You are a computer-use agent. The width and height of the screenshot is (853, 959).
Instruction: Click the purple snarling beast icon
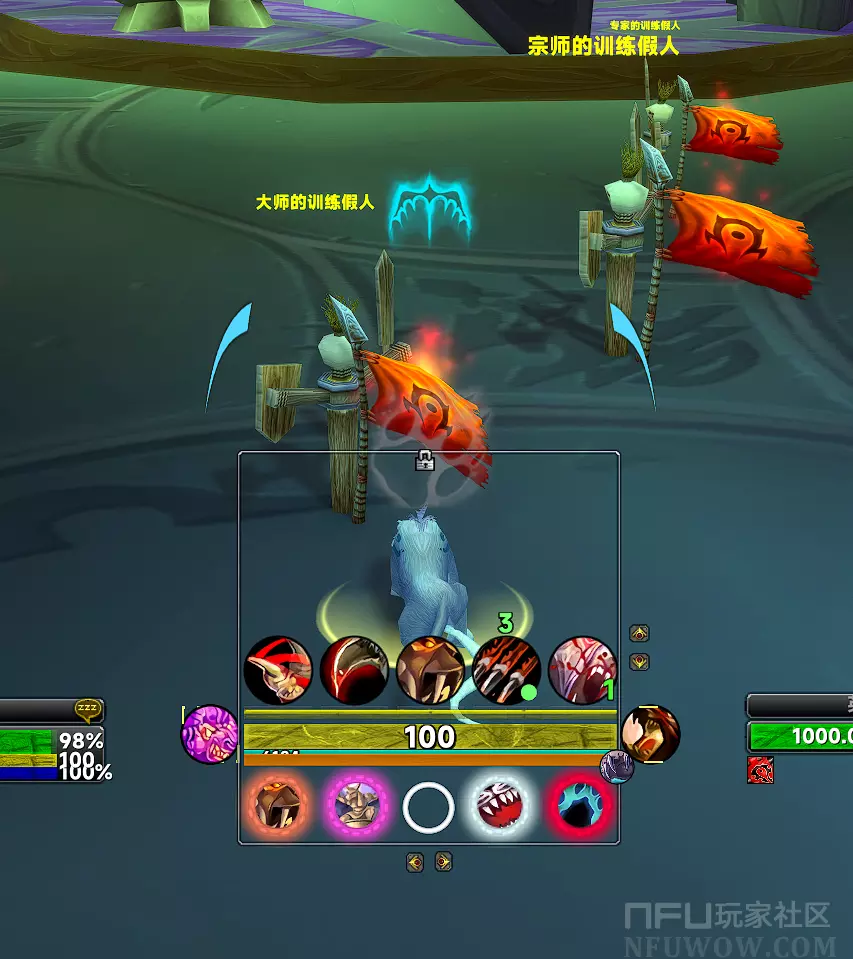click(x=209, y=734)
